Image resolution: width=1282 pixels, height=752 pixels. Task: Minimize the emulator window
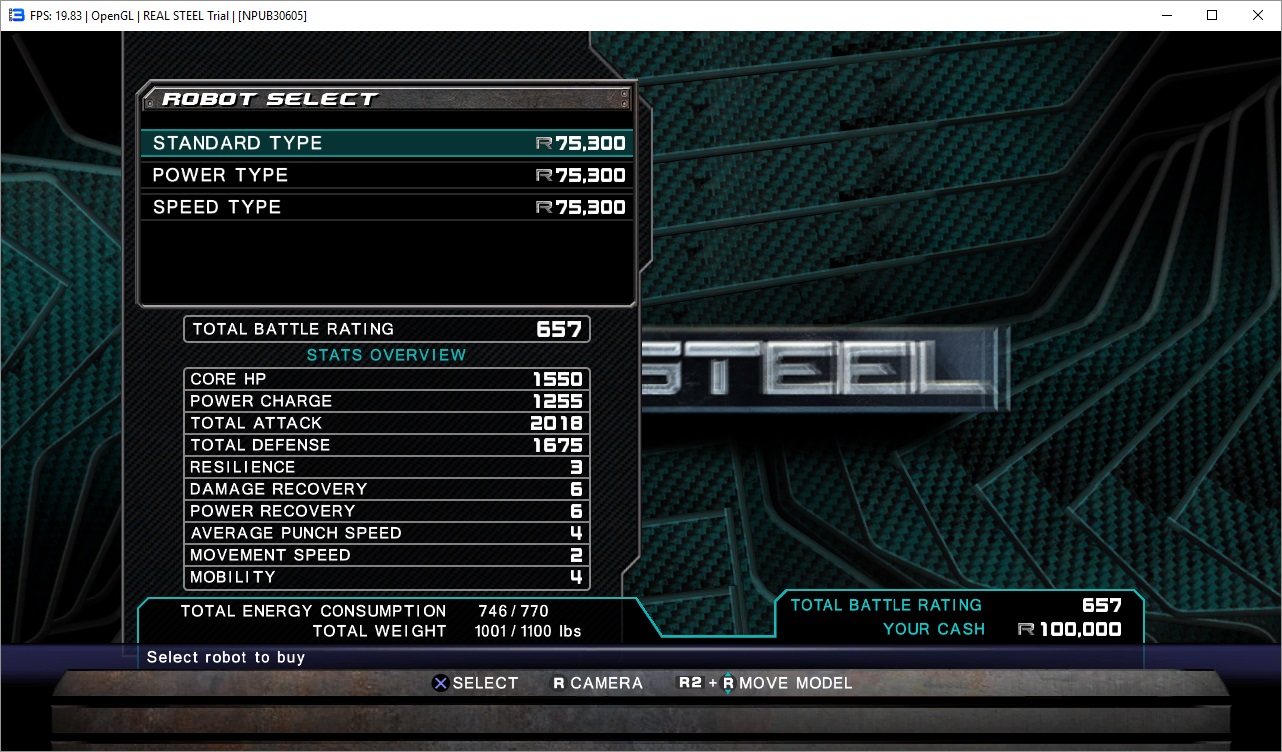click(x=1166, y=15)
